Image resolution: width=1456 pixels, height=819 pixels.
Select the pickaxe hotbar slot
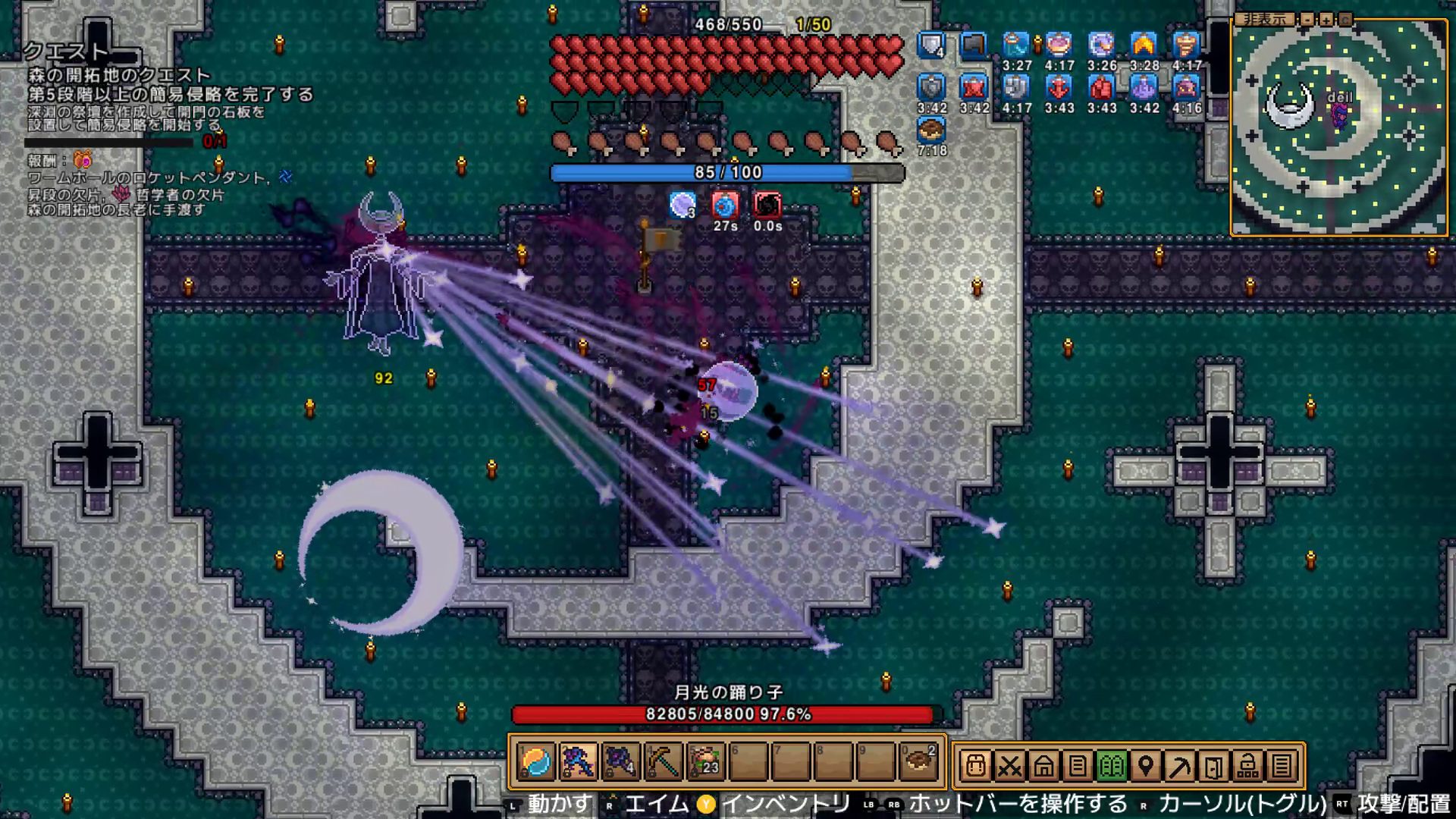click(663, 762)
